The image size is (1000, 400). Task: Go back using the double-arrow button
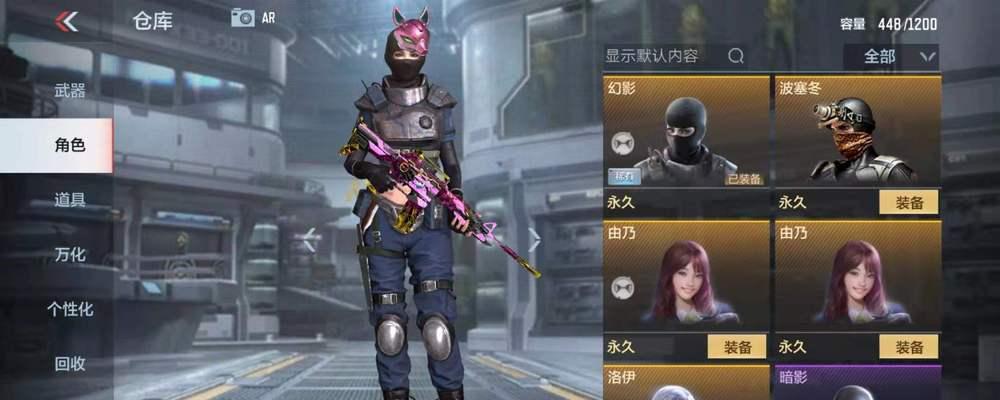tap(67, 20)
